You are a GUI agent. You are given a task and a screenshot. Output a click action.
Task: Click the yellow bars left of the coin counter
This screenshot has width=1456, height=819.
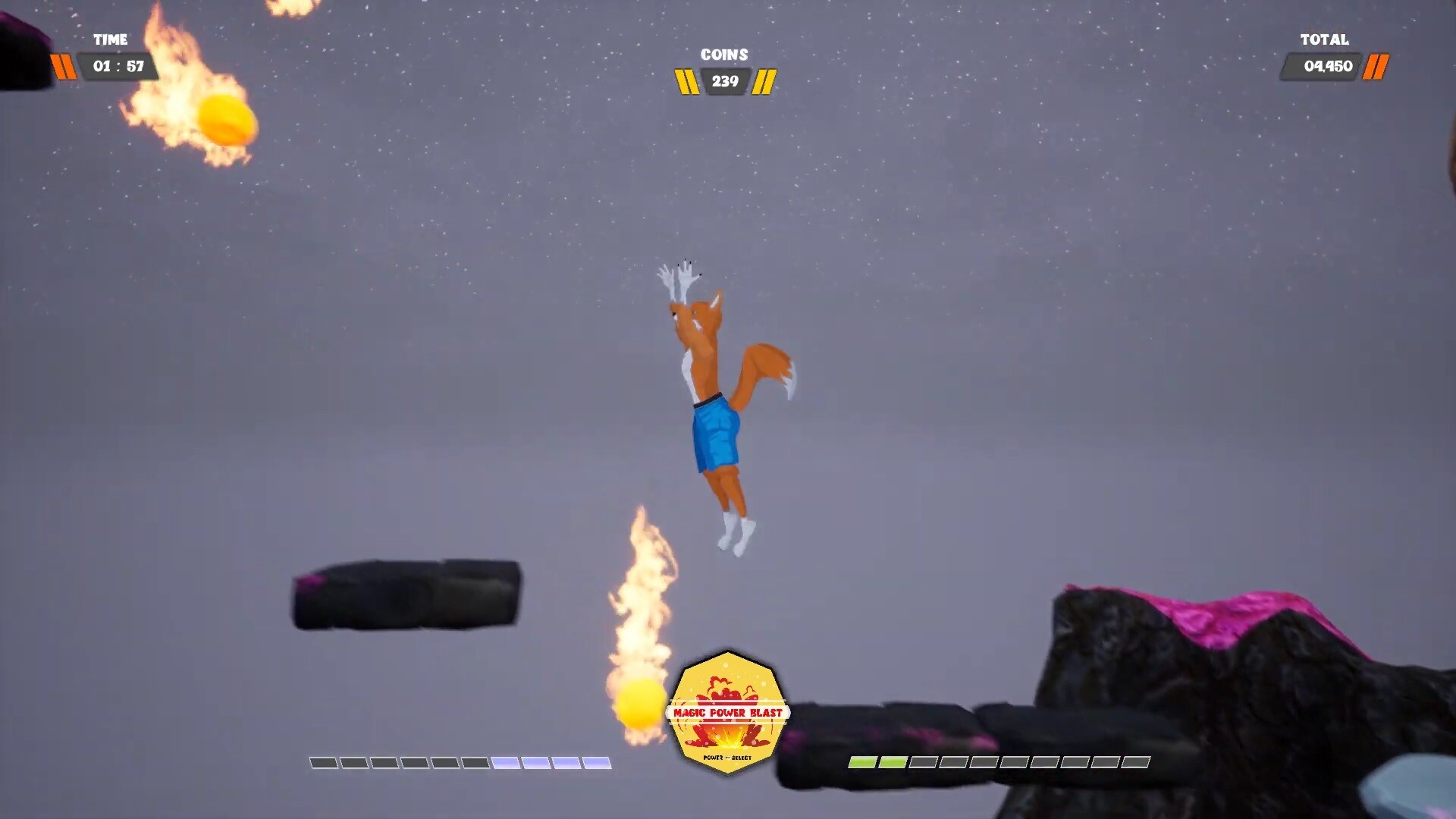pos(686,82)
